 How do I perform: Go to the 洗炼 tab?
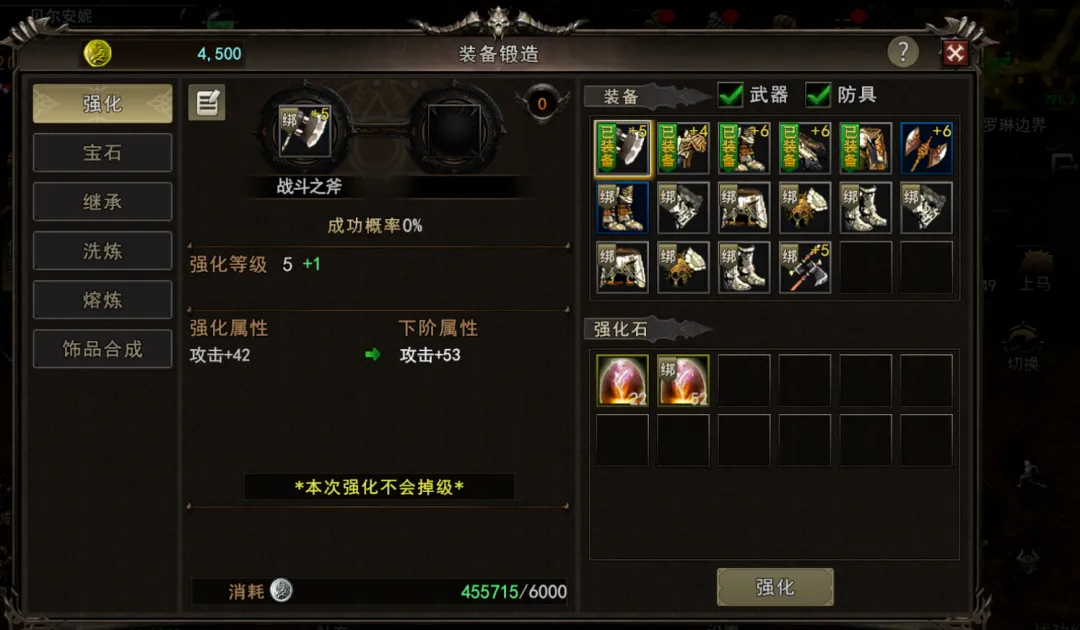(102, 251)
